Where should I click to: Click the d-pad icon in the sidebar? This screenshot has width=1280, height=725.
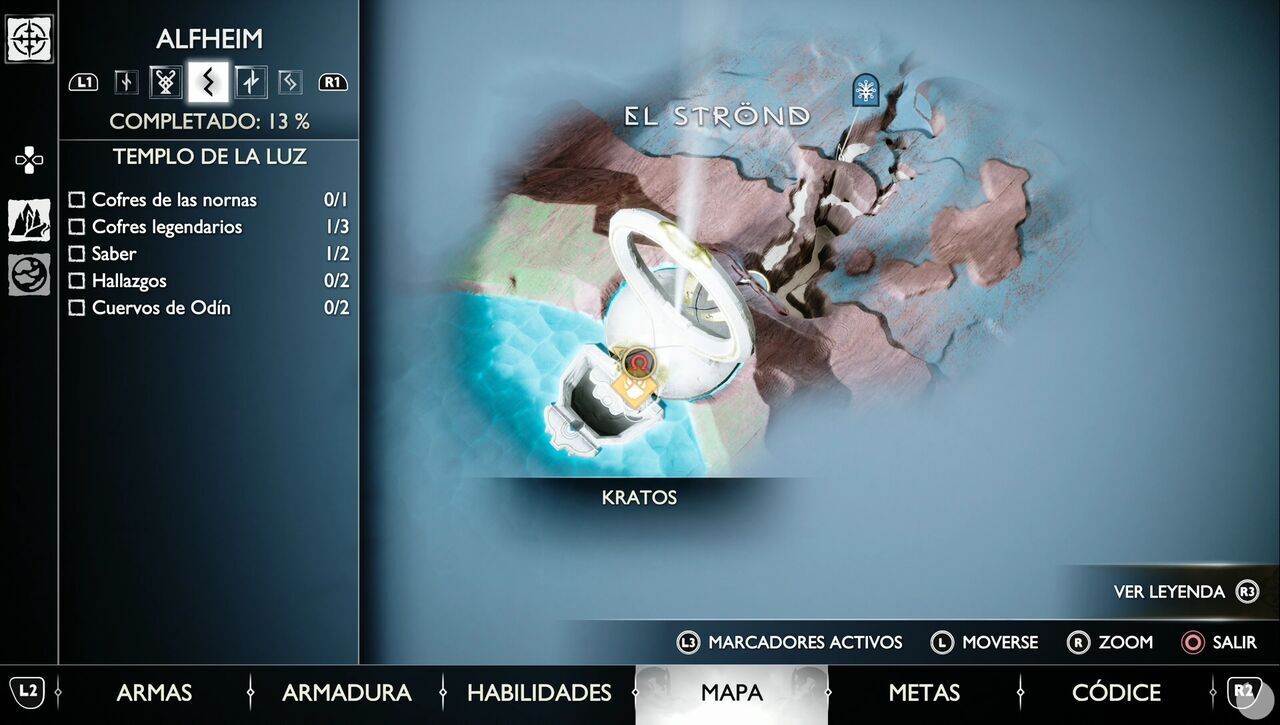tap(28, 160)
